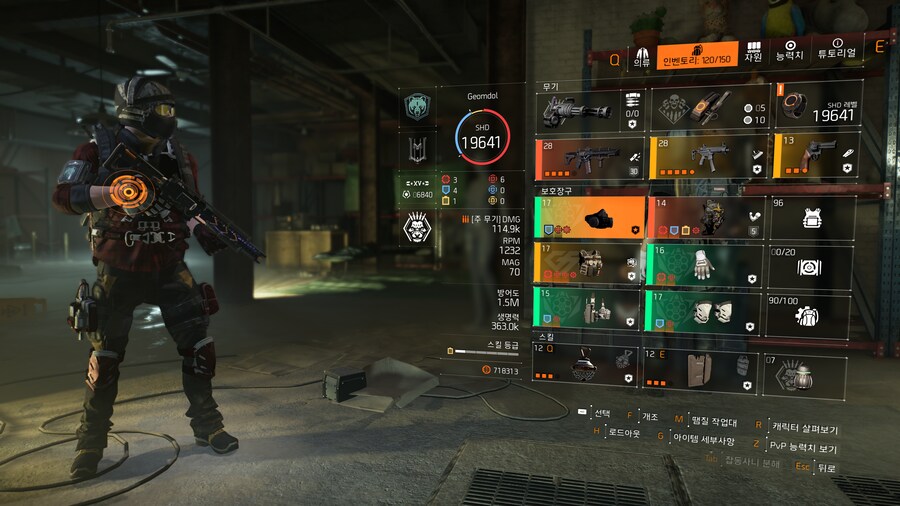900x506 pixels.
Task: Select the highlighted orange mask gear slot
Action: 589,218
